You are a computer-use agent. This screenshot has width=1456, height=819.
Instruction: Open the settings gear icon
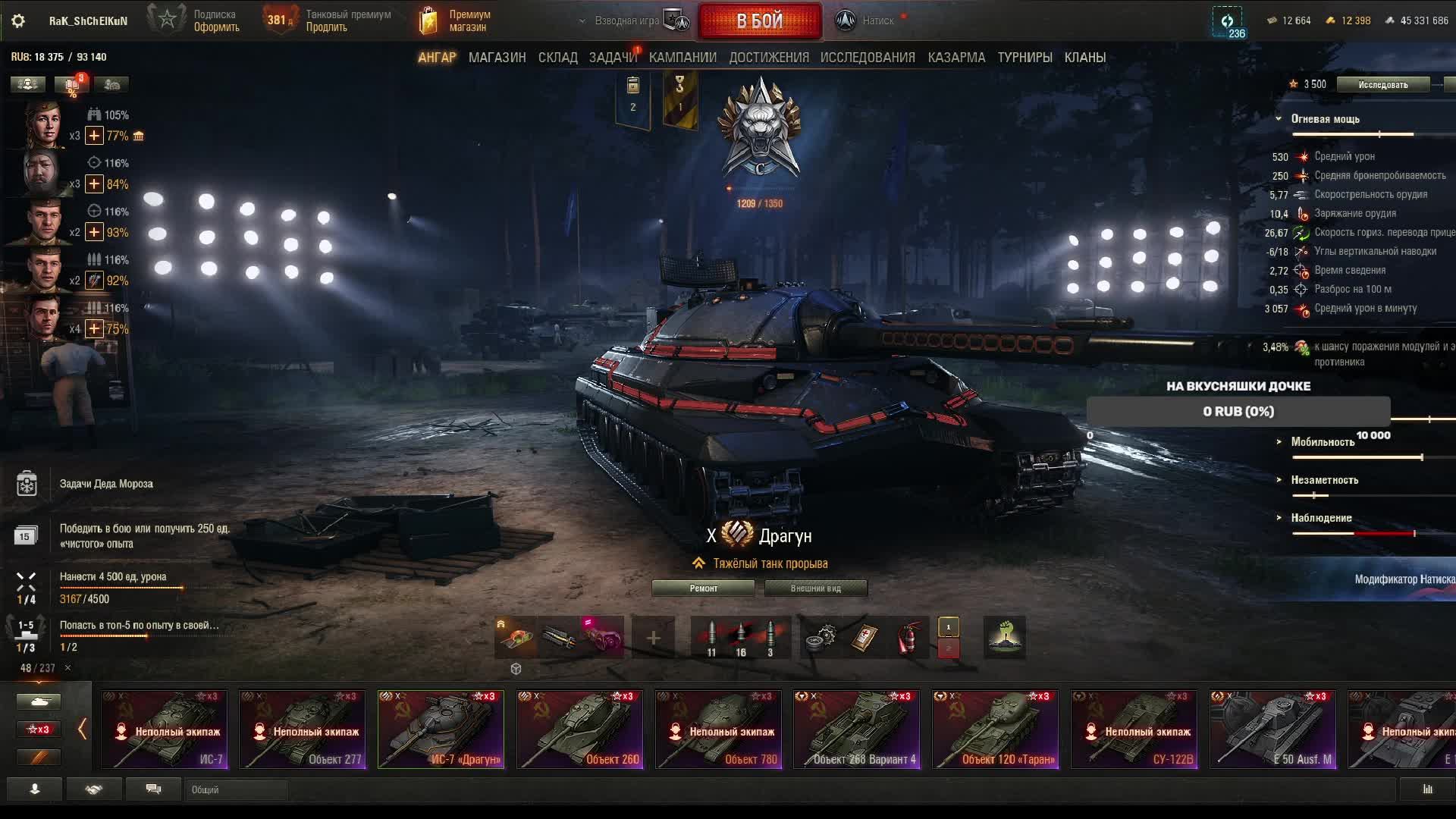18,21
